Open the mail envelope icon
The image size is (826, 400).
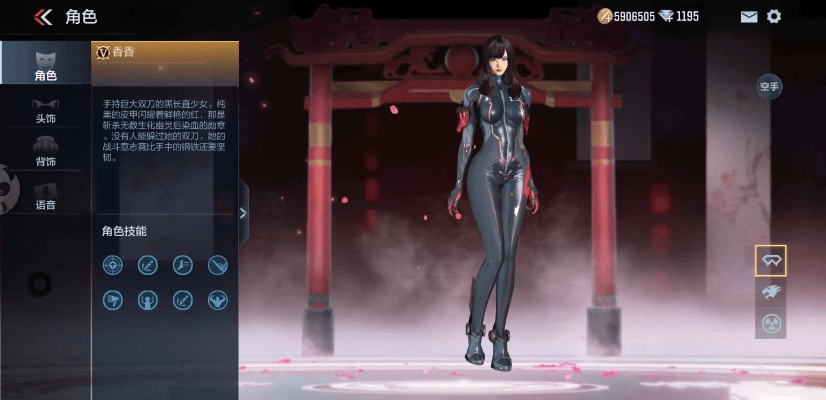748,16
